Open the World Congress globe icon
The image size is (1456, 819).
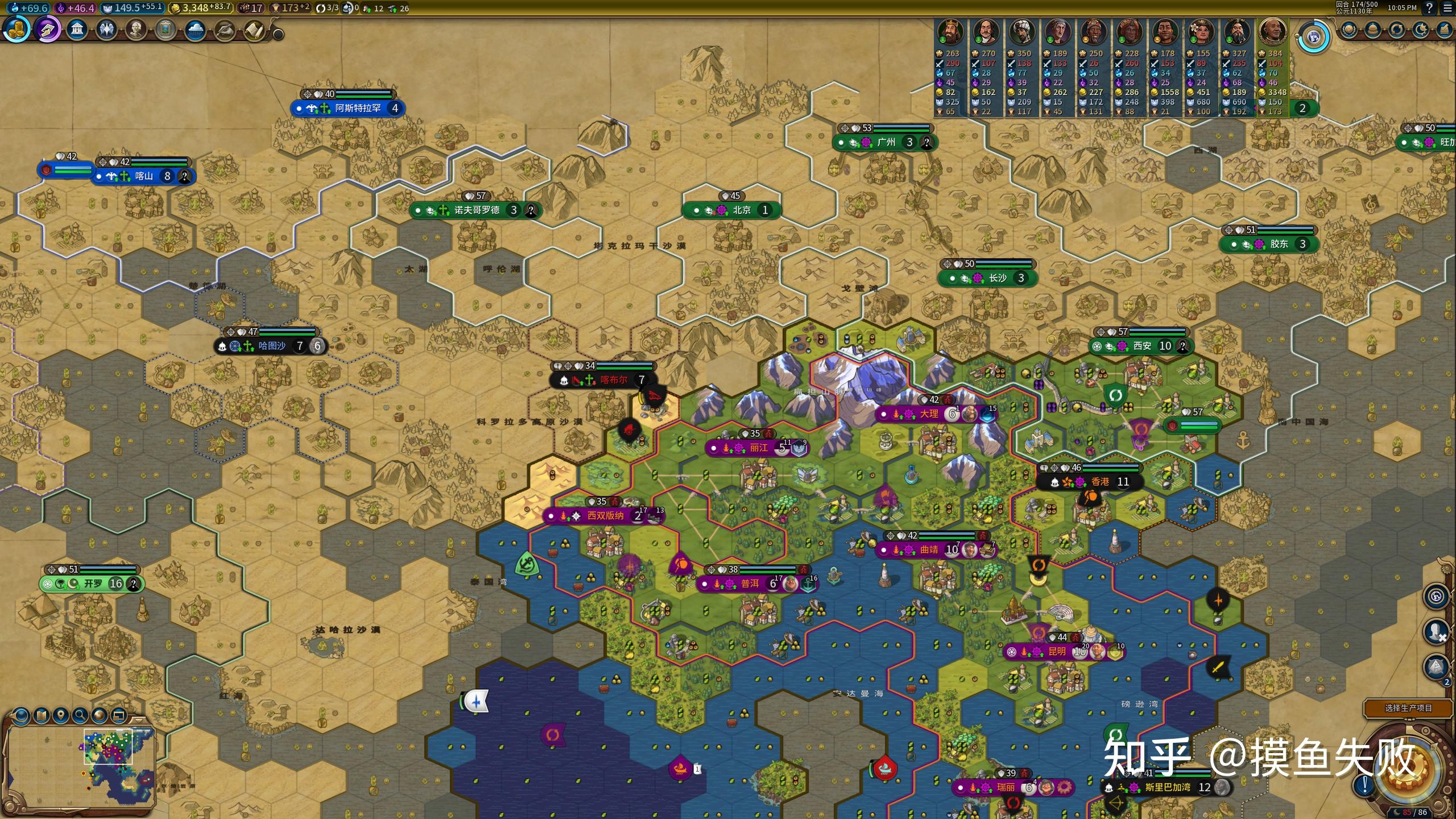(1313, 38)
